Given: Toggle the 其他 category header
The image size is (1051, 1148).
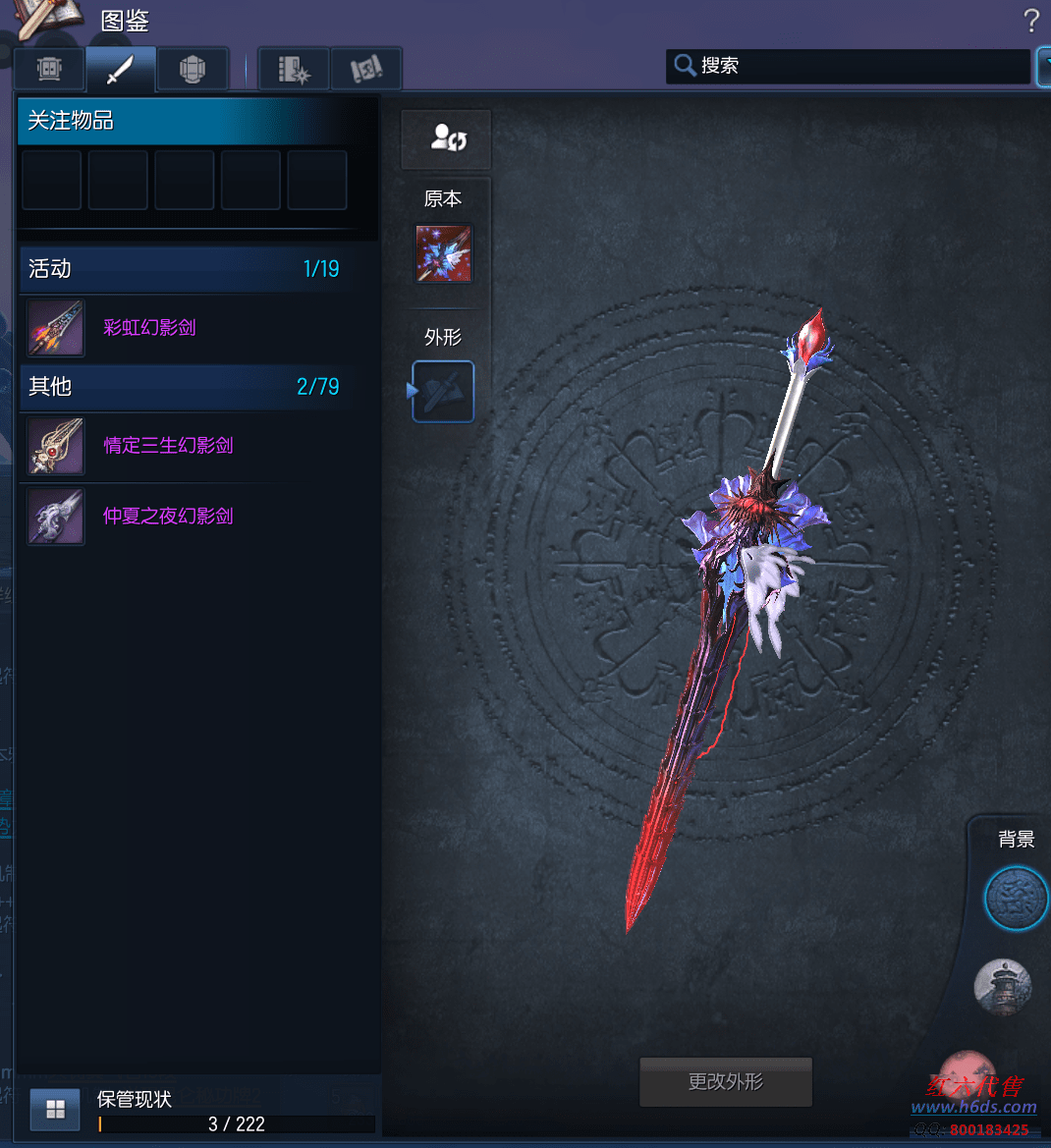Looking at the screenshot, I should (184, 387).
